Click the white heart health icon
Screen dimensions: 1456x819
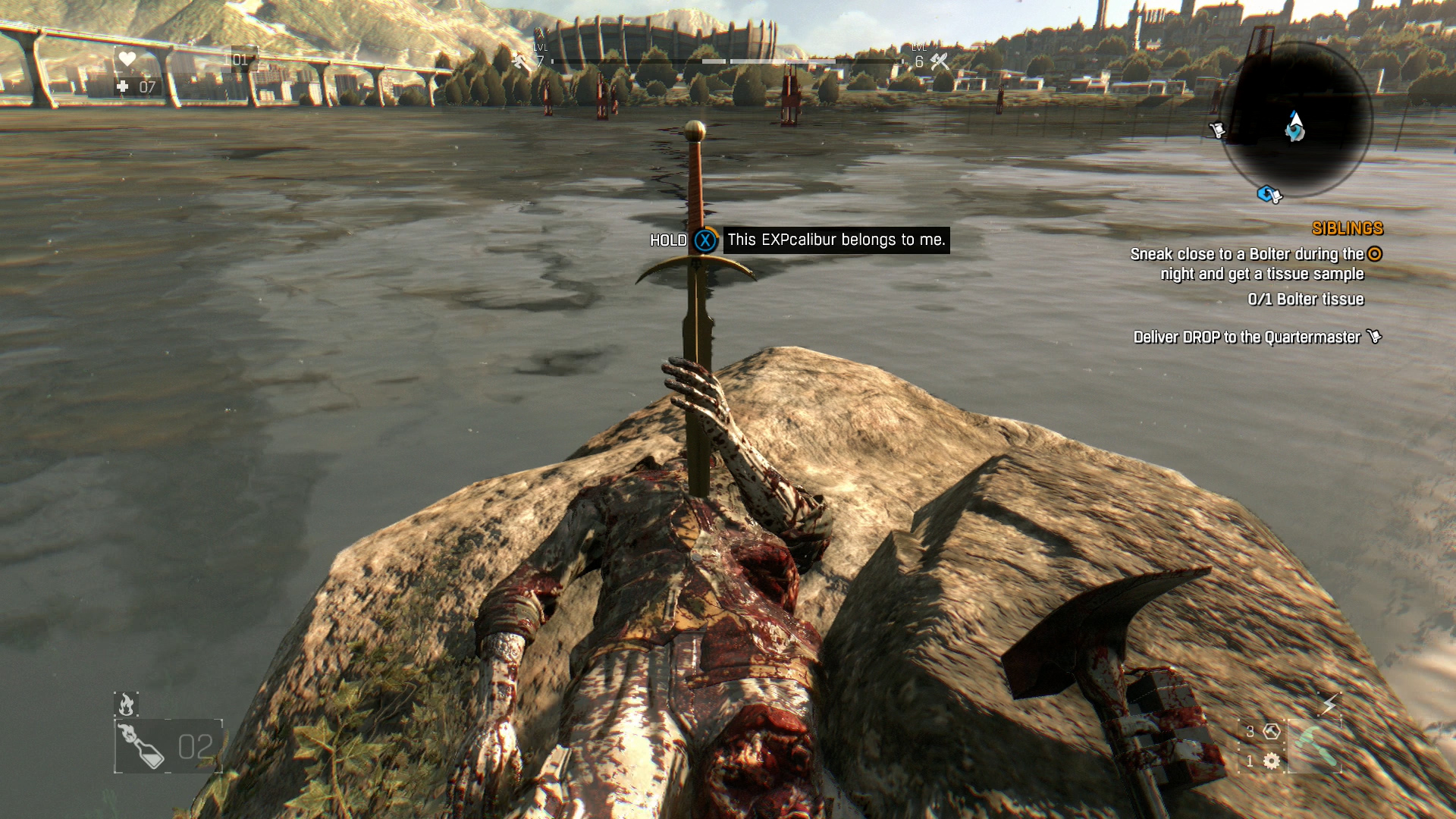tap(127, 59)
